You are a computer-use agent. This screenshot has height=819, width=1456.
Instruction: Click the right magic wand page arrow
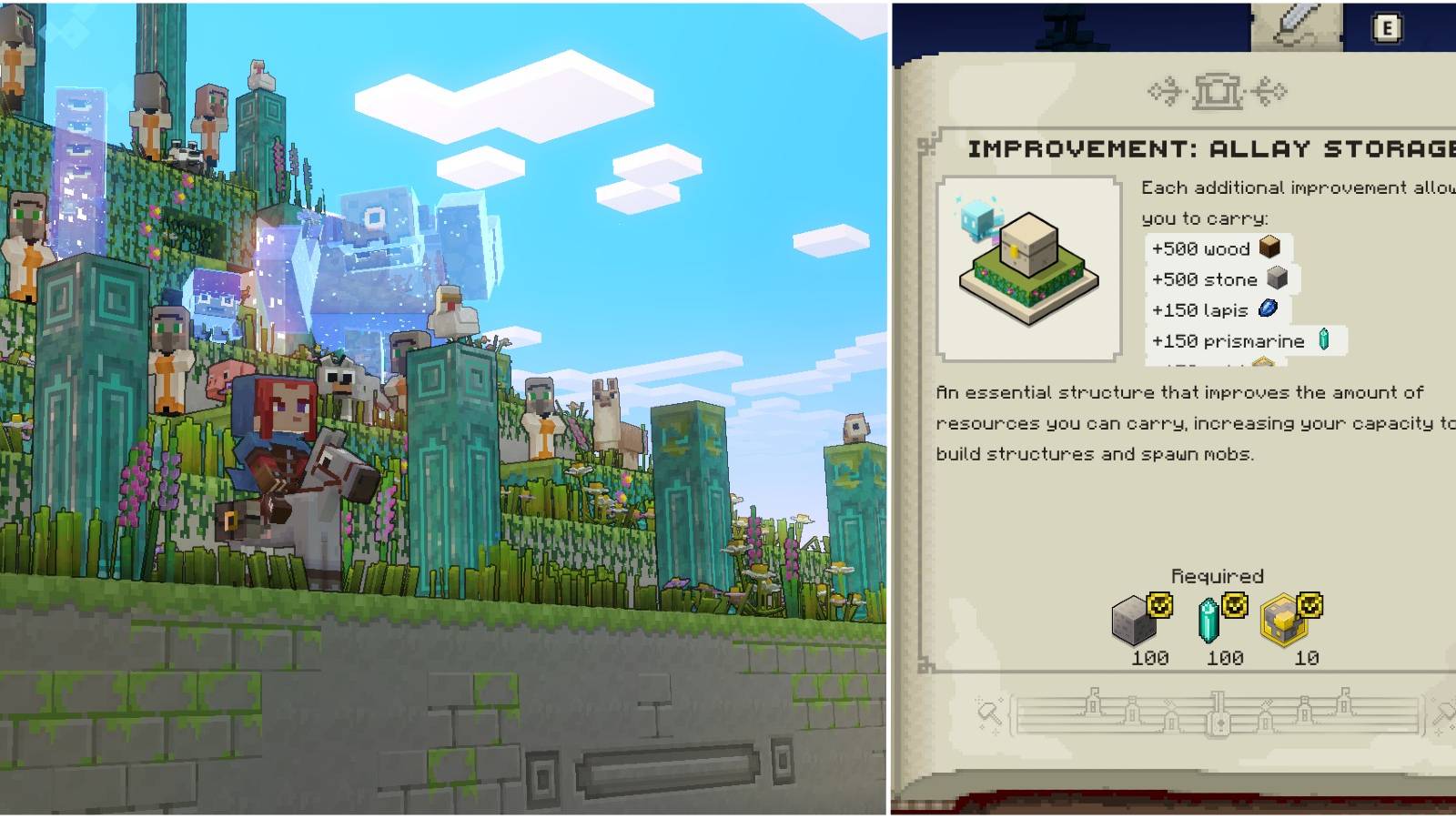pyautogui.click(x=1444, y=713)
